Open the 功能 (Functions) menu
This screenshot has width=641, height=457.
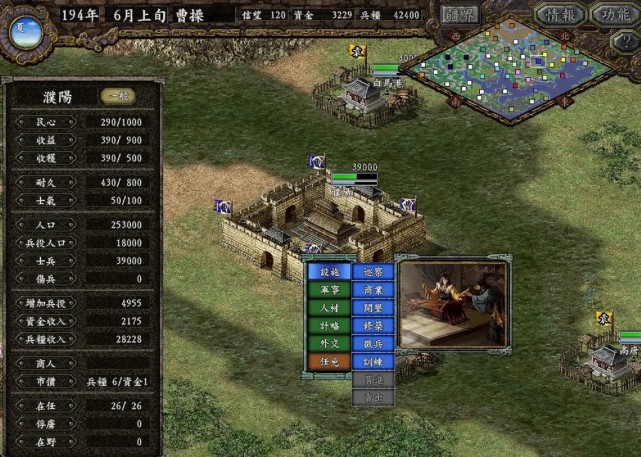pos(611,14)
